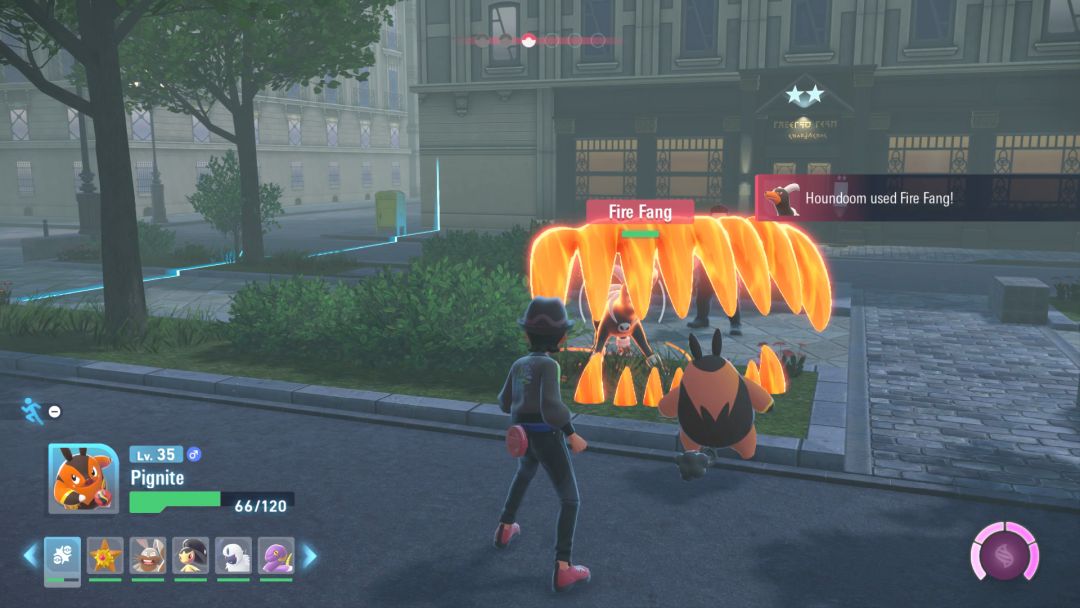The height and width of the screenshot is (608, 1080).
Task: Toggle the blue running figure icon
Action: pyautogui.click(x=32, y=410)
